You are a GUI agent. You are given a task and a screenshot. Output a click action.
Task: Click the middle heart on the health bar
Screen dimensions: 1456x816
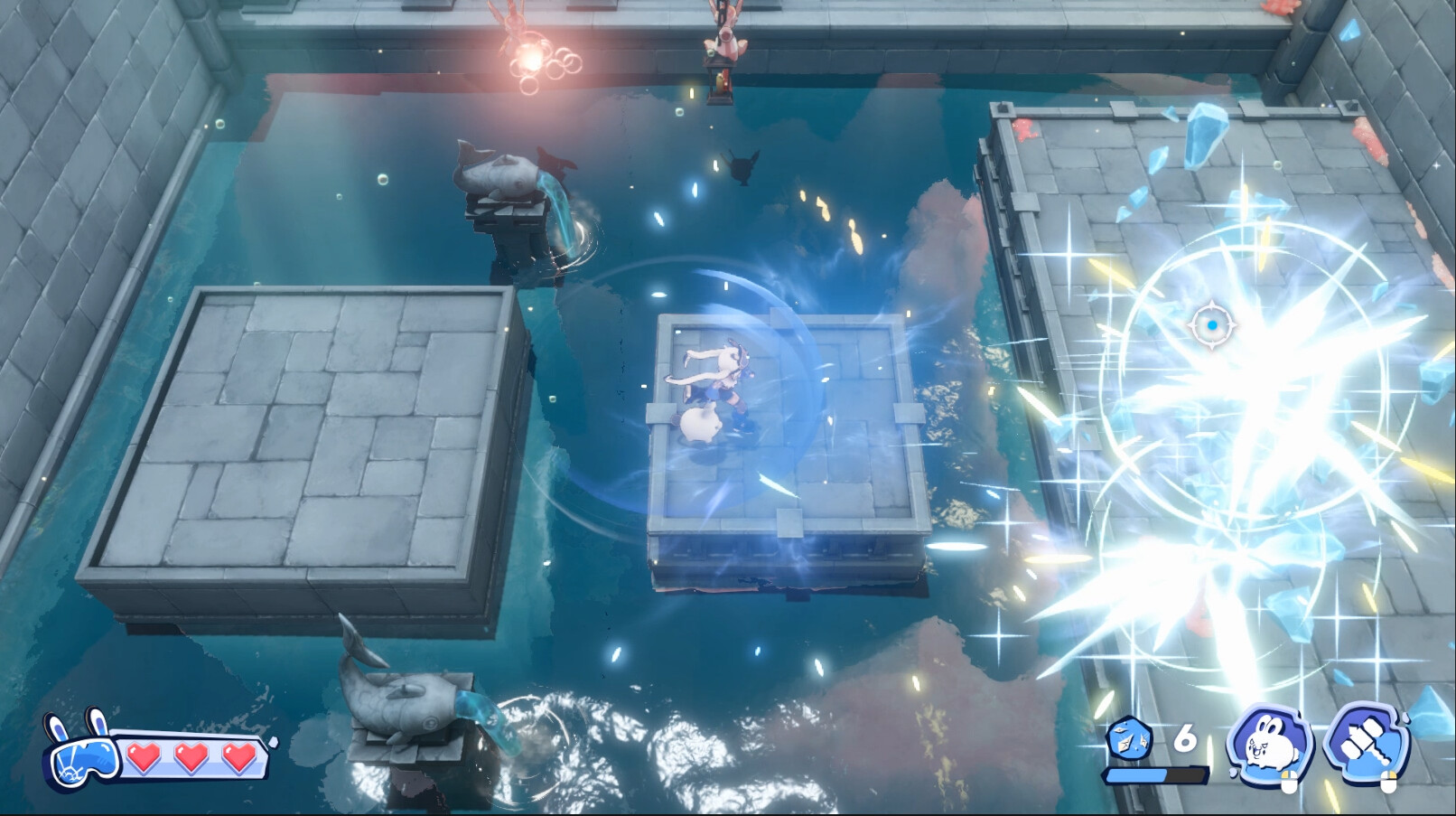pos(191,759)
